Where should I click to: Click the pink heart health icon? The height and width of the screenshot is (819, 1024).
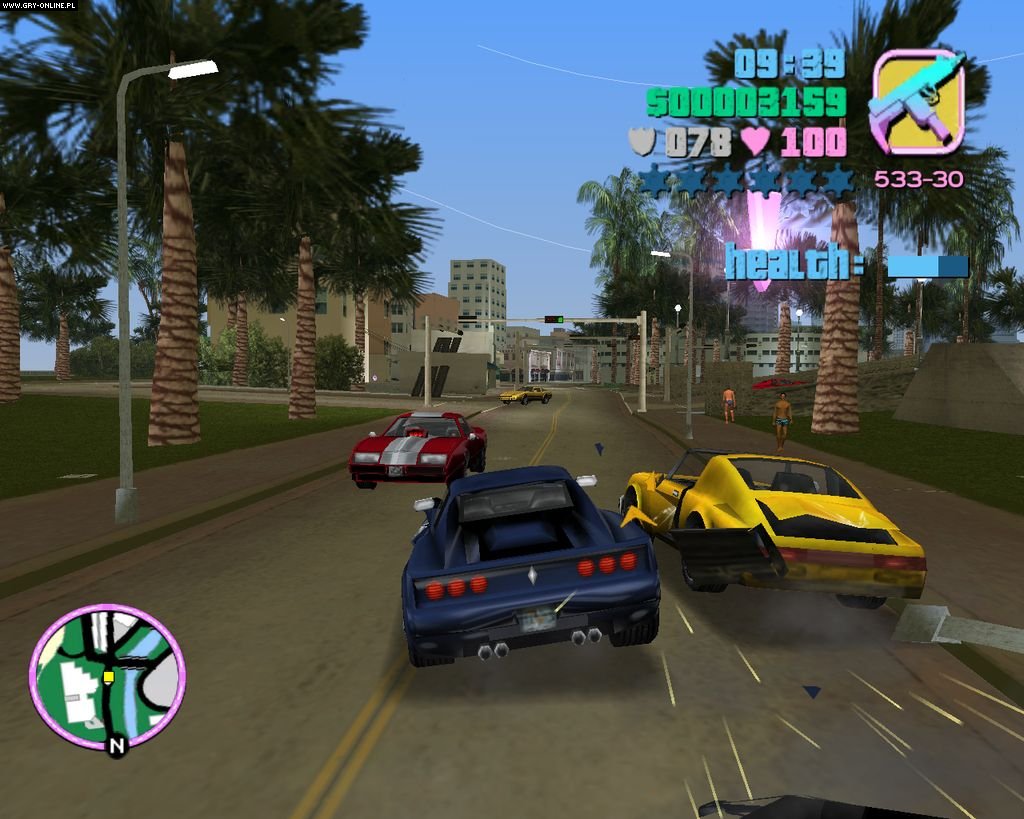(755, 141)
